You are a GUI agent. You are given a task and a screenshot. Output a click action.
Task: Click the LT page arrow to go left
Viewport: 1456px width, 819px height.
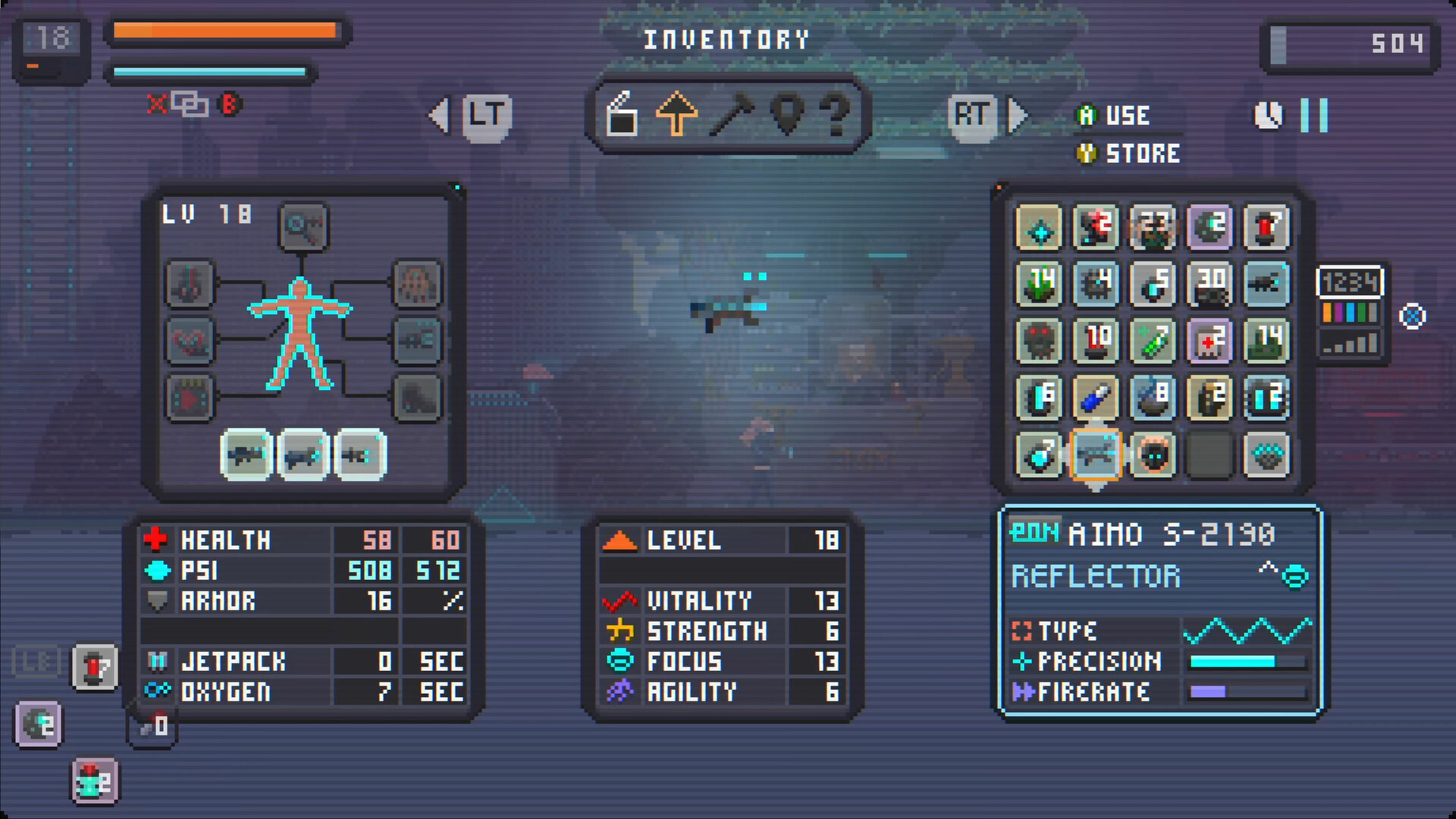pyautogui.click(x=485, y=114)
